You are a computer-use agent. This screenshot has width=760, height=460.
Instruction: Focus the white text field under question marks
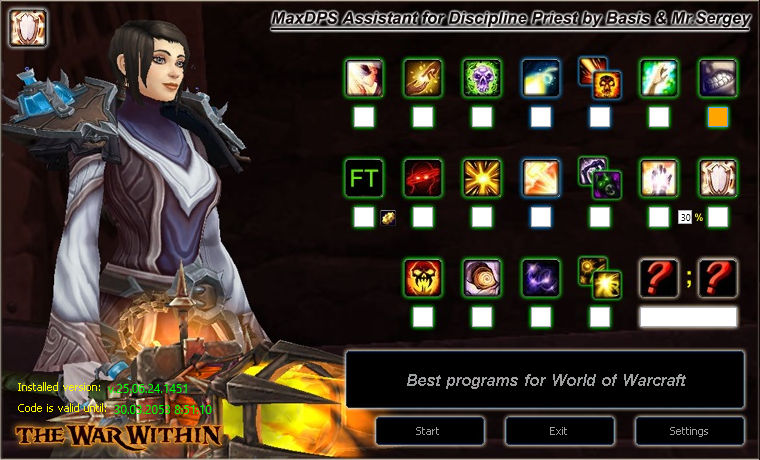click(x=688, y=317)
